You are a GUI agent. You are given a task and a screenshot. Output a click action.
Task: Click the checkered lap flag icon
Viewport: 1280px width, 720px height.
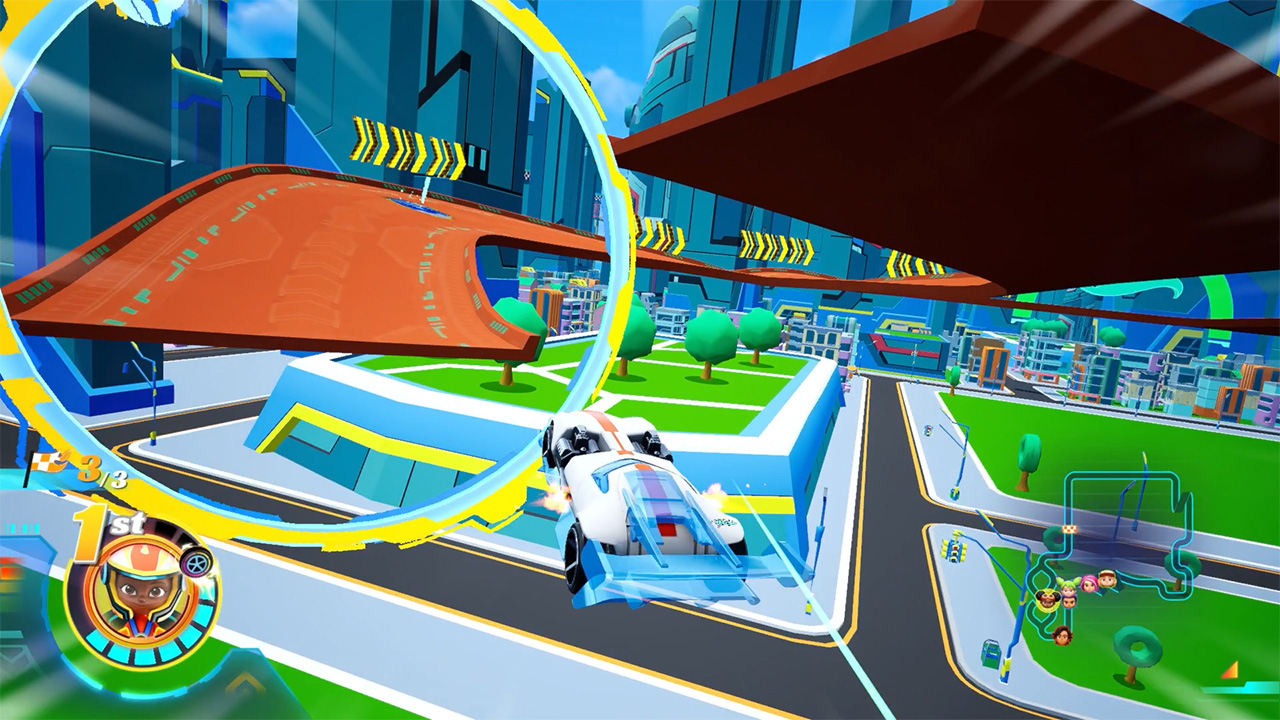pos(43,463)
